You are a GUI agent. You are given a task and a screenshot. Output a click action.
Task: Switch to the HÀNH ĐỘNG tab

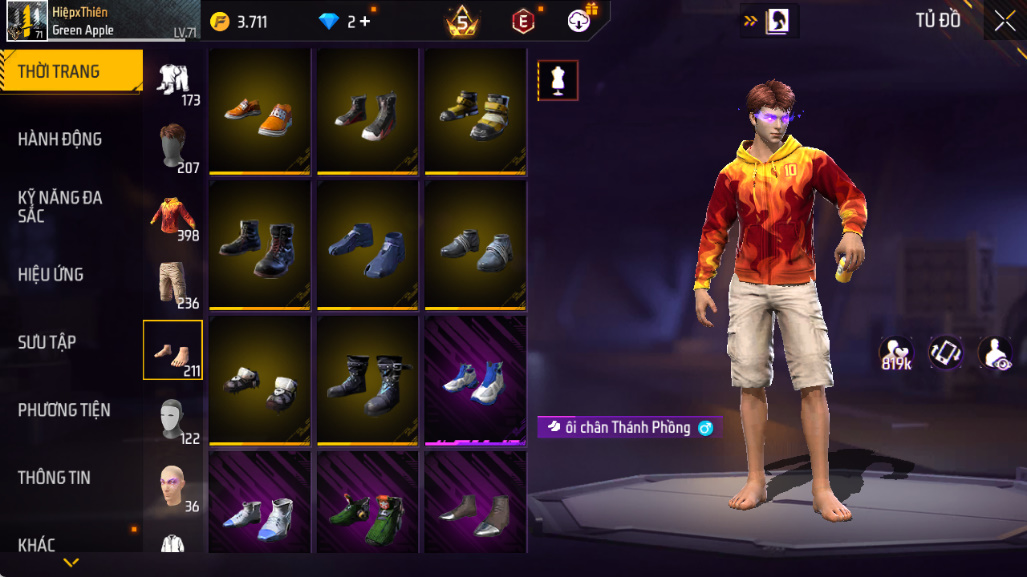pyautogui.click(x=60, y=139)
